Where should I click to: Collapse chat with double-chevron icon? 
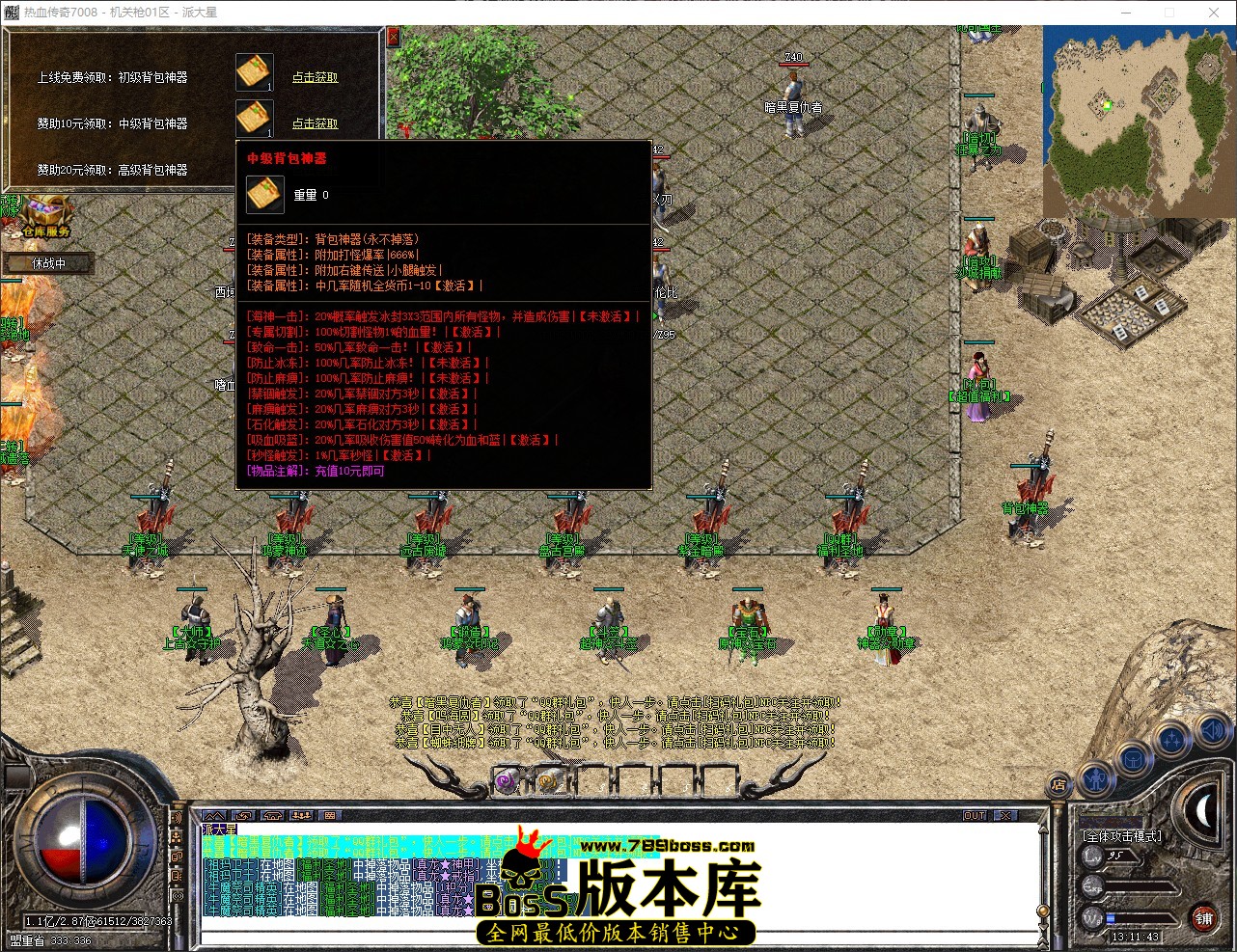click(214, 815)
